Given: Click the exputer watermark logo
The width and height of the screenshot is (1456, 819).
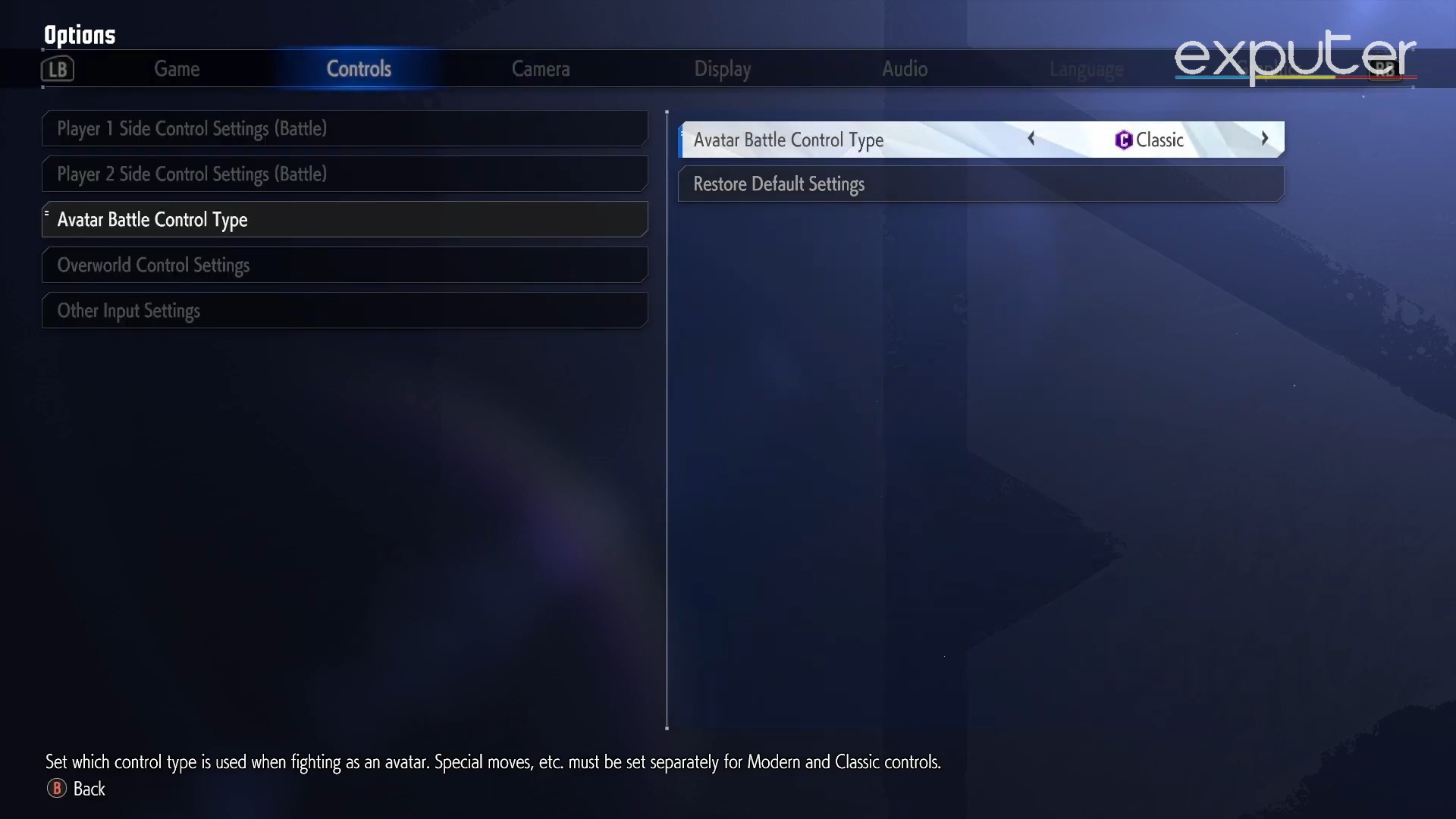Looking at the screenshot, I should pos(1293,57).
